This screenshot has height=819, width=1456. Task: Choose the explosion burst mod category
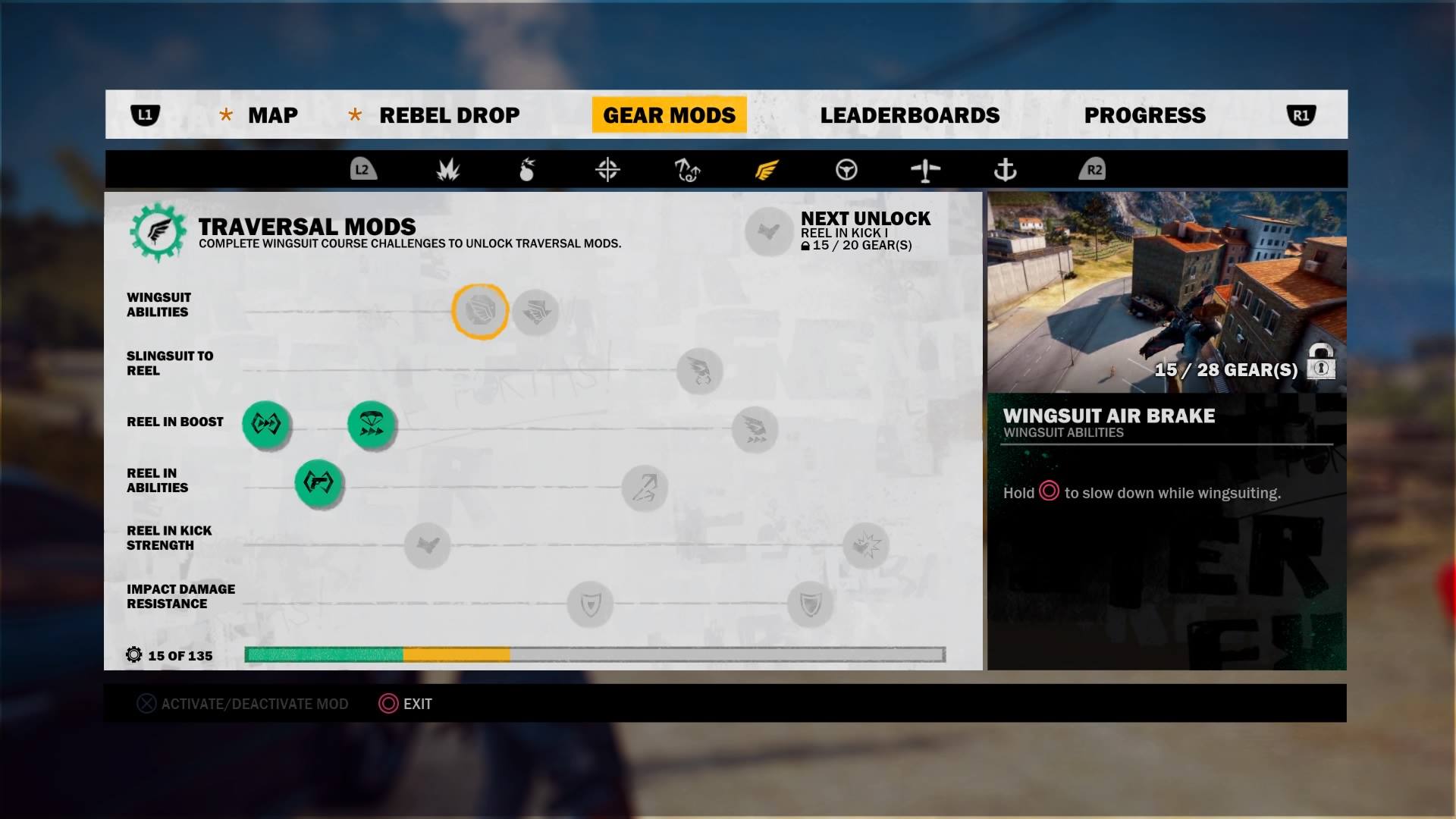[x=448, y=170]
